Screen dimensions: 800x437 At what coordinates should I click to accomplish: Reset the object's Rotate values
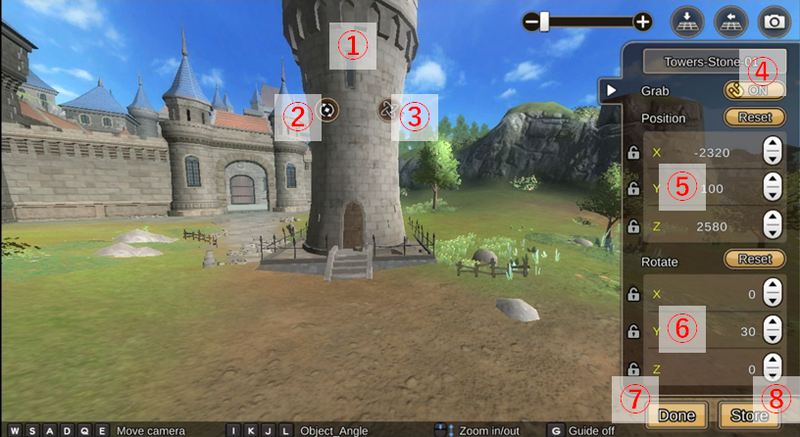point(753,259)
